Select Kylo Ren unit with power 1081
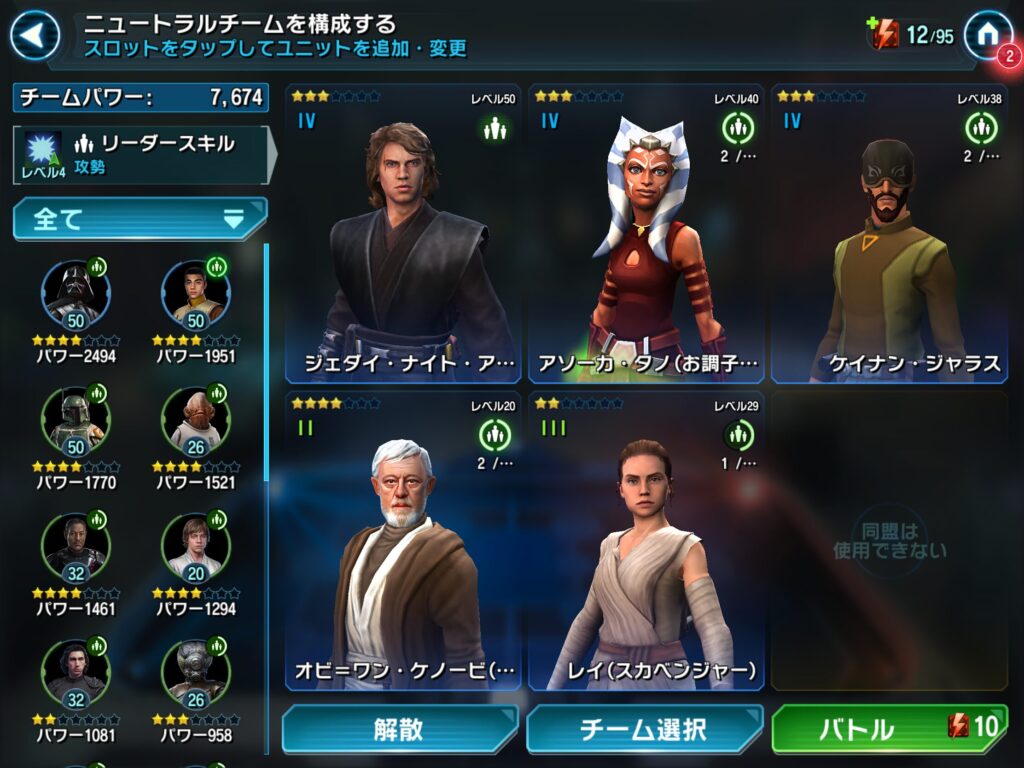The width and height of the screenshot is (1024, 768). coord(76,673)
